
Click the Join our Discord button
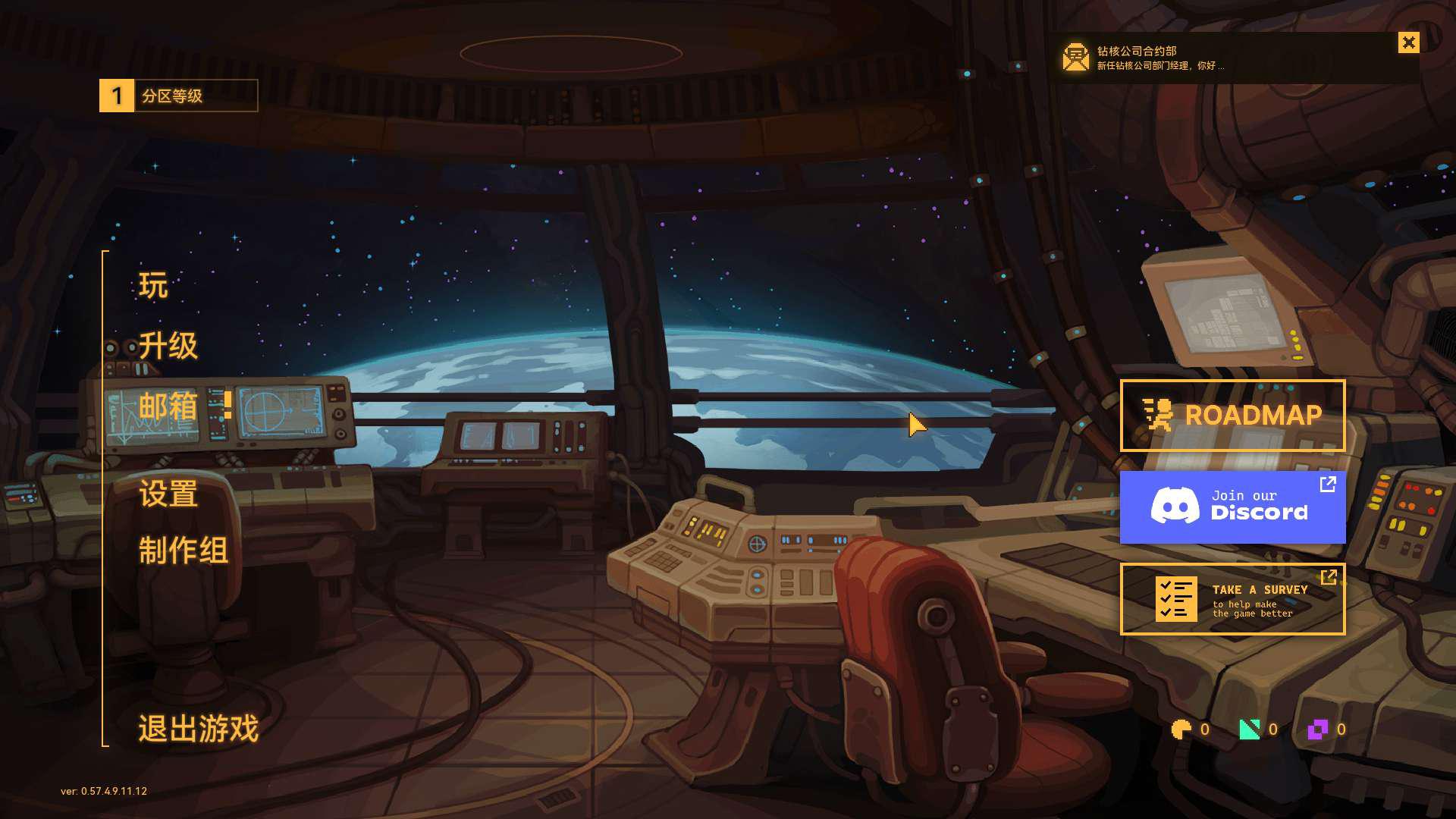point(1232,507)
